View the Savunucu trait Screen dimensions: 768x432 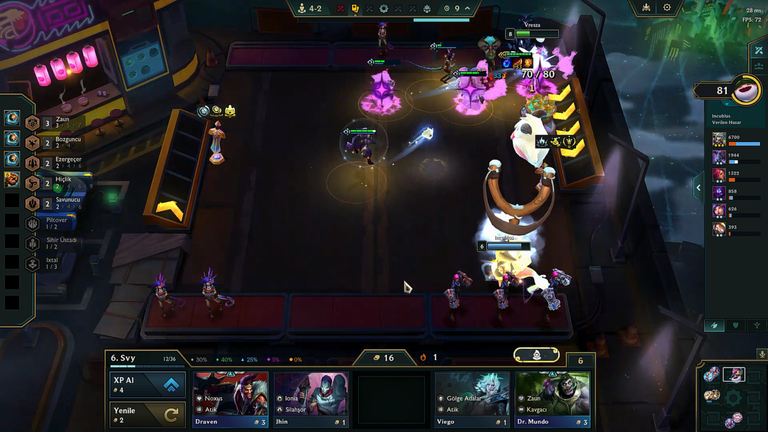coord(50,202)
